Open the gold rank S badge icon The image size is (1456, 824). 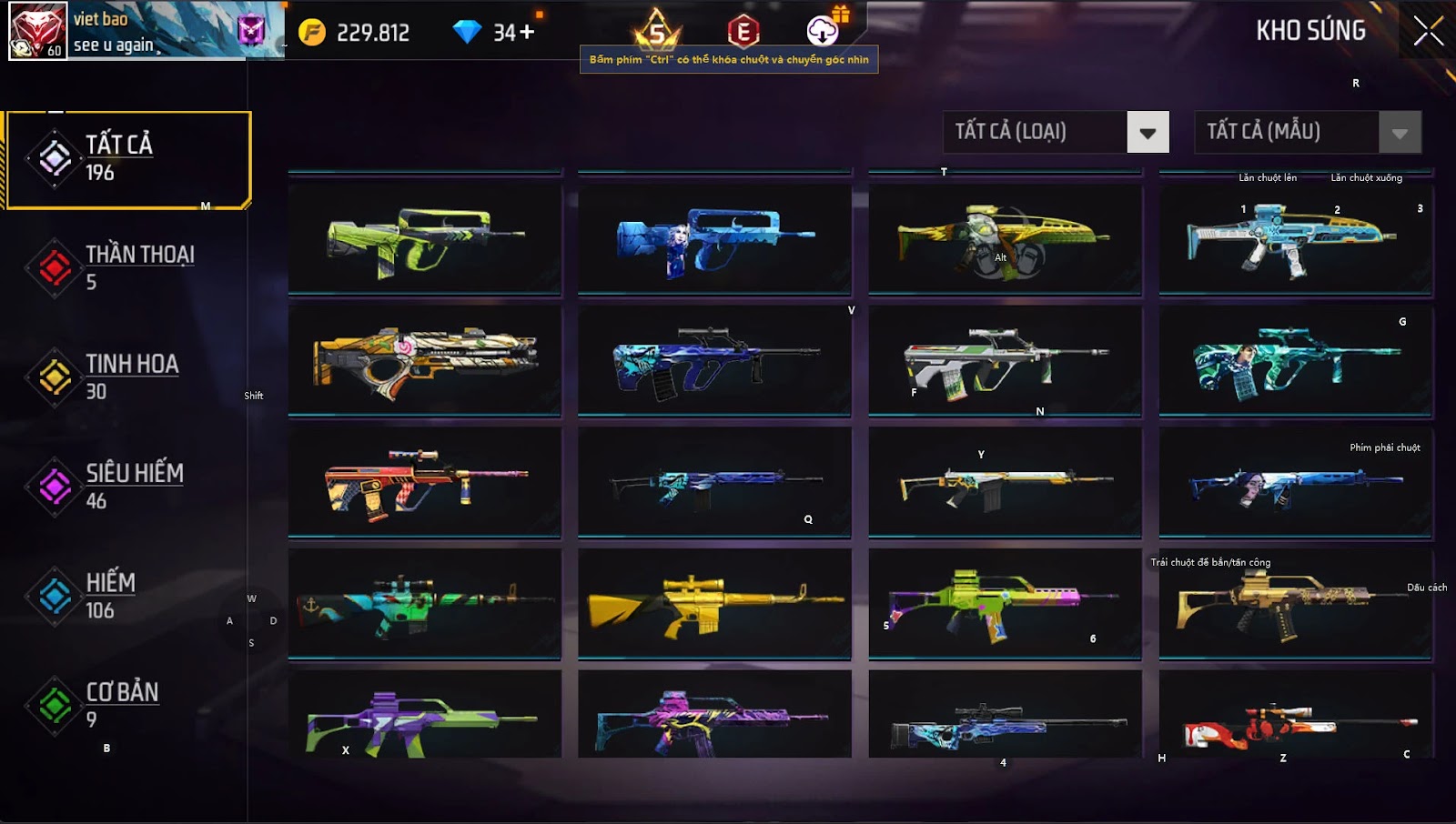coord(657,33)
